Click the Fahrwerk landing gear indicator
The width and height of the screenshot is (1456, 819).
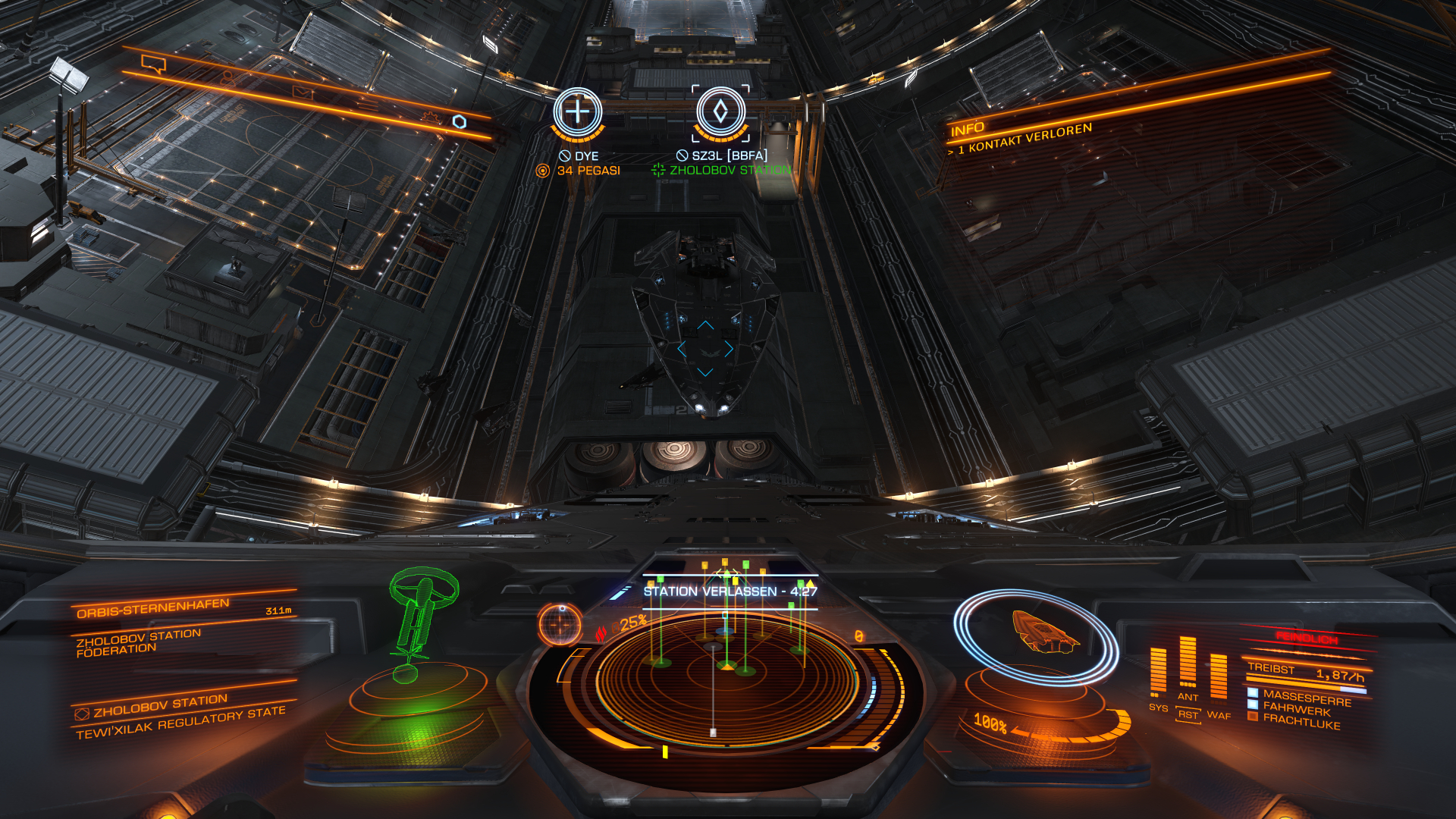pos(1295,709)
